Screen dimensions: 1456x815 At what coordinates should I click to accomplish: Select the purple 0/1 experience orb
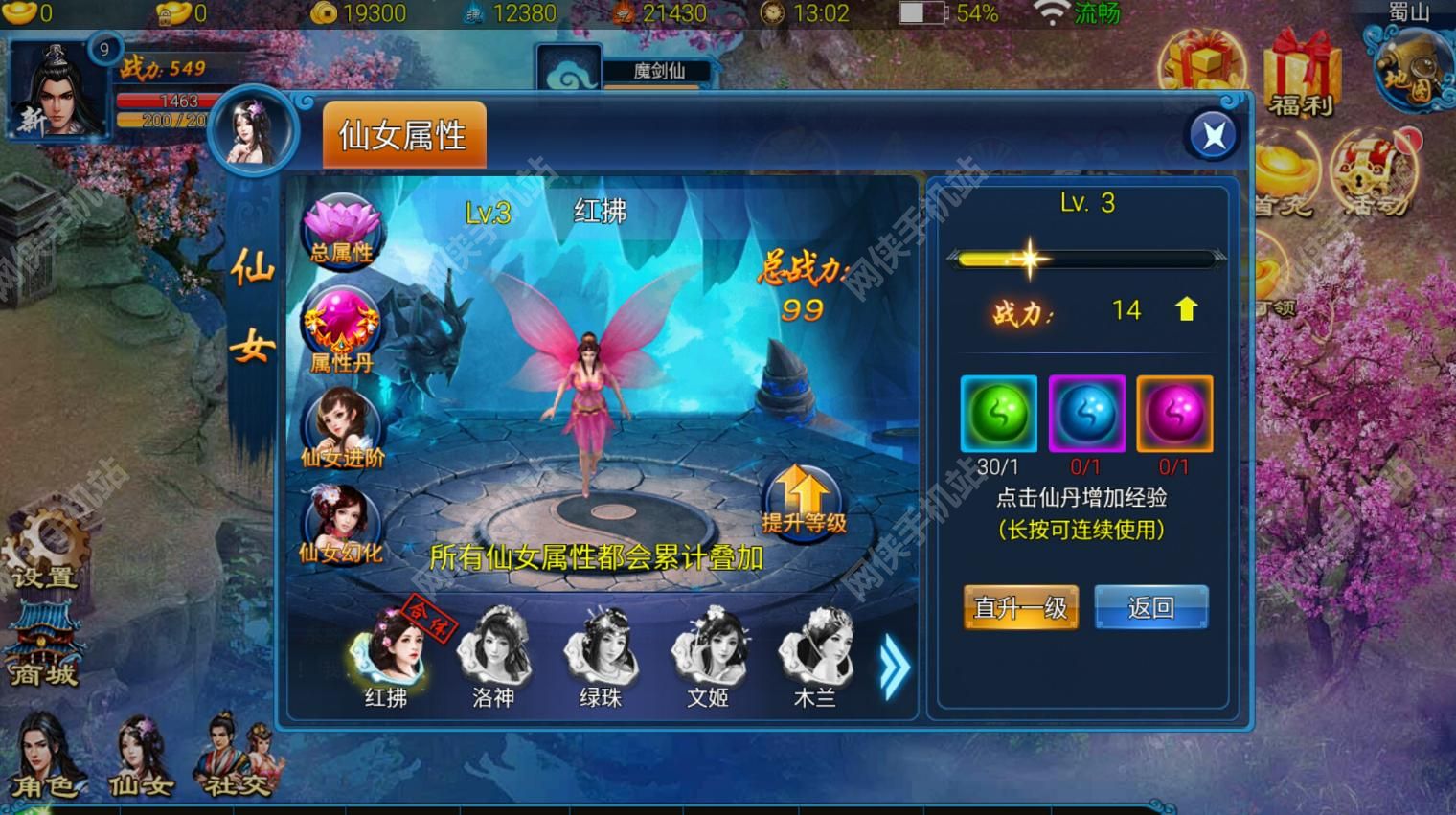[x=1175, y=414]
